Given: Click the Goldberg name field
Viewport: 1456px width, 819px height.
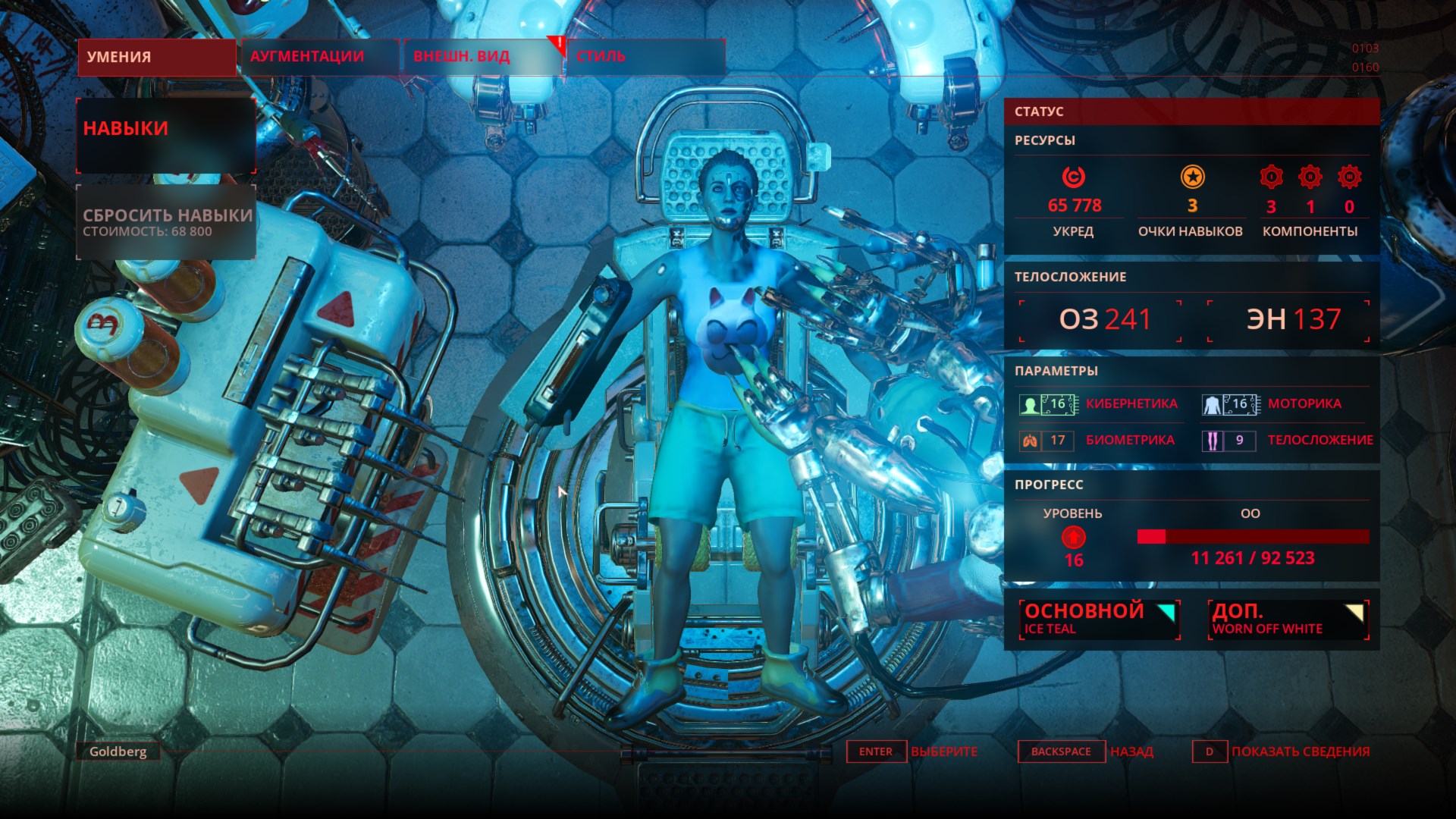Looking at the screenshot, I should (118, 752).
